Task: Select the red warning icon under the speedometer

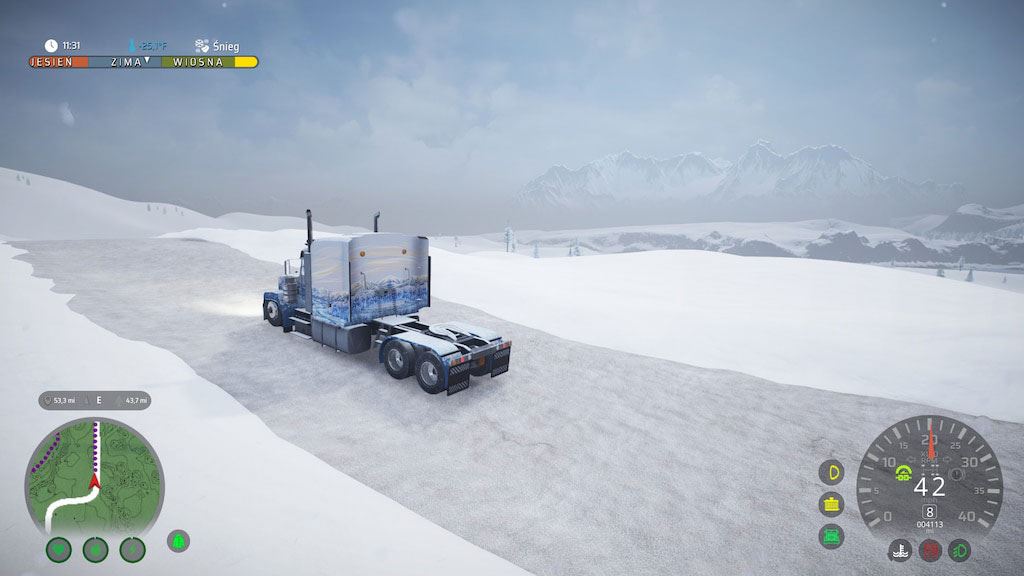Action: coord(930,550)
